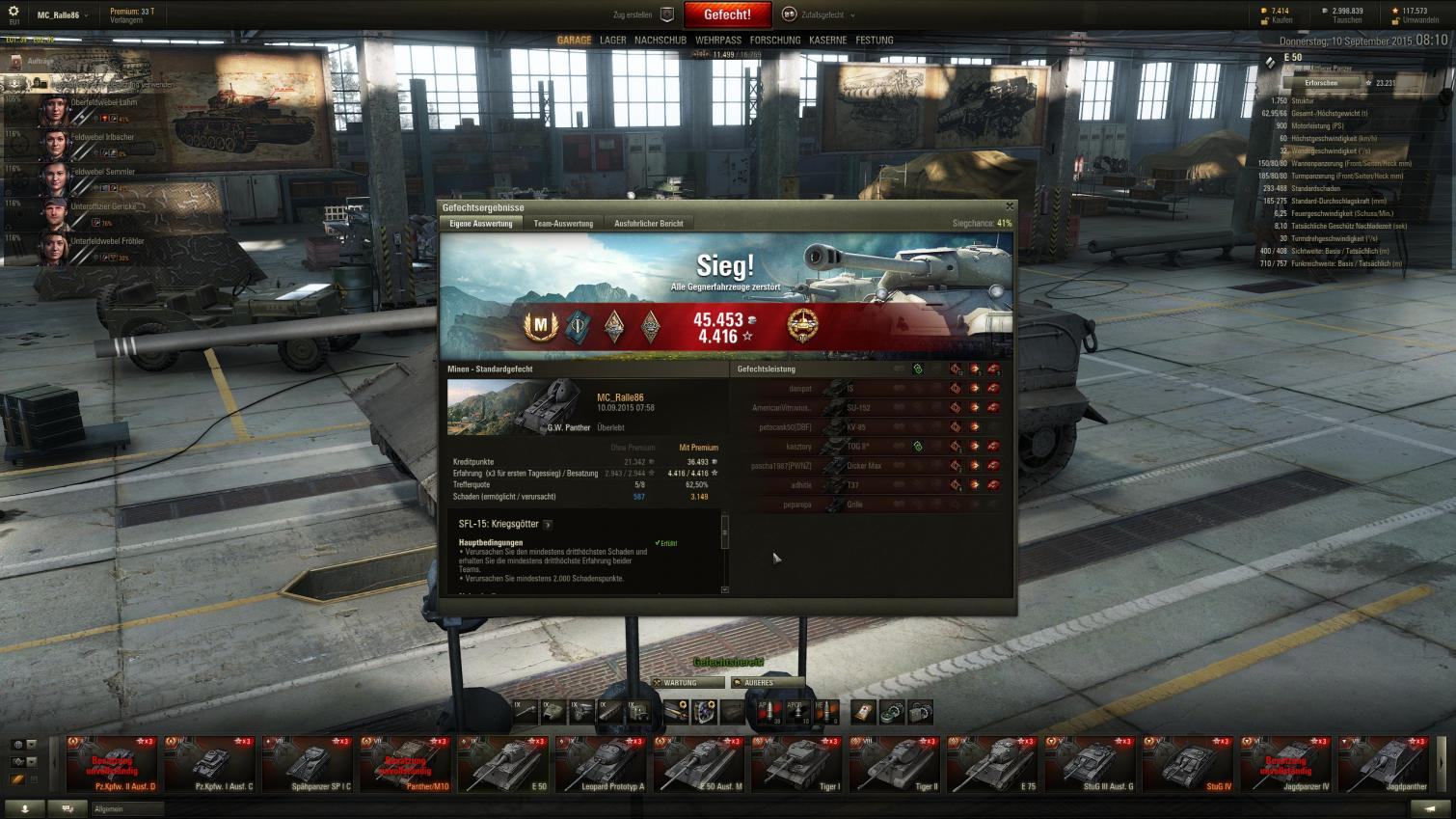Open the Festung menu

tap(874, 41)
